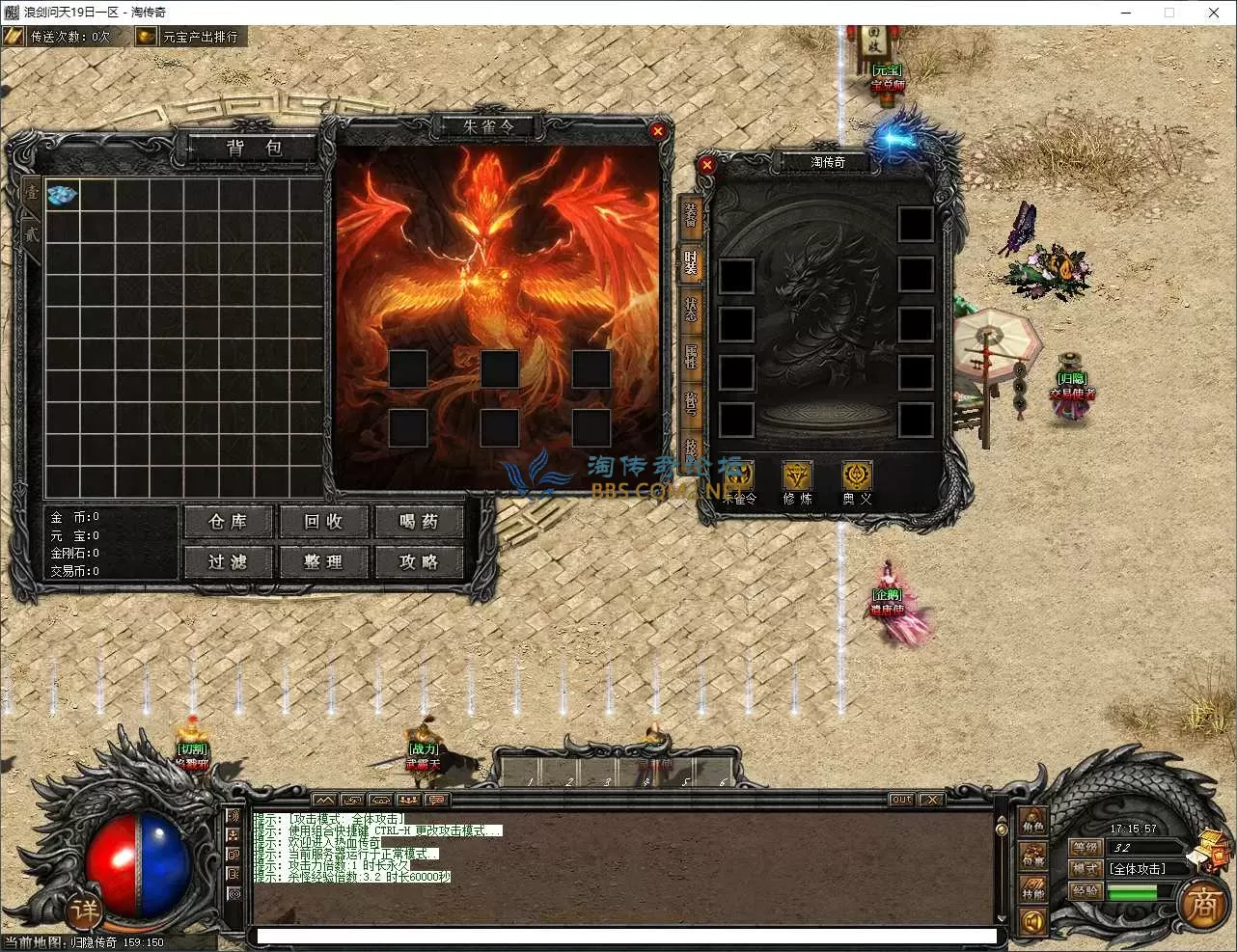Open the 仓库 warehouse from the bag

[x=229, y=522]
